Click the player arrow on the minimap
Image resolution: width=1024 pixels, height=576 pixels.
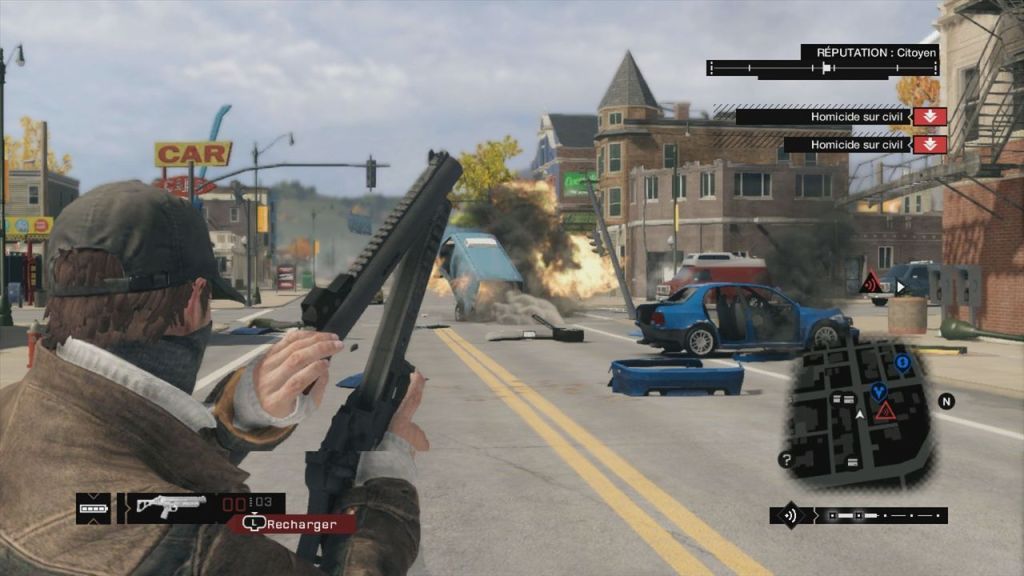[x=859, y=412]
